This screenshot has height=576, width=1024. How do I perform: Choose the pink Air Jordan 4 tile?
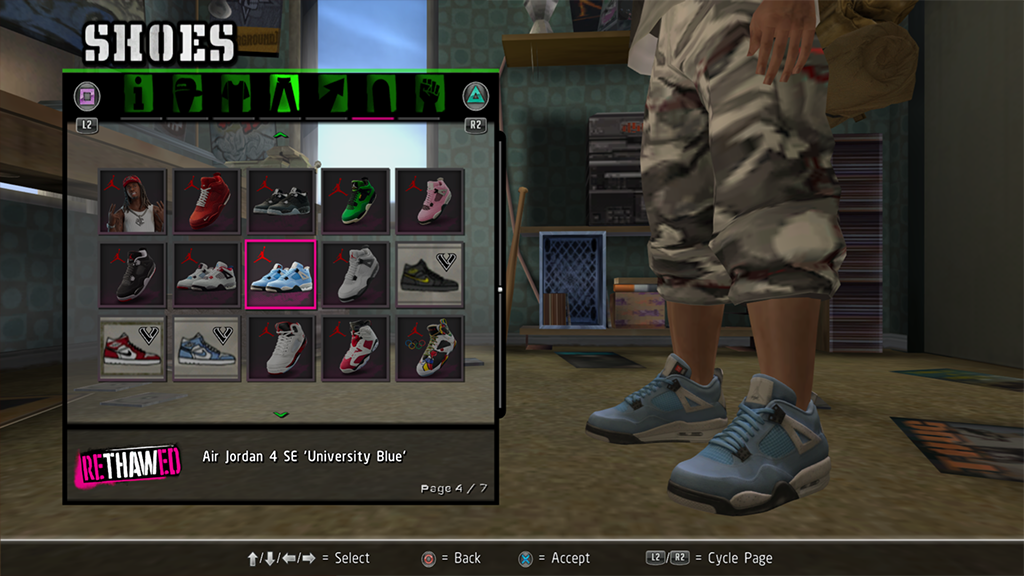(428, 201)
